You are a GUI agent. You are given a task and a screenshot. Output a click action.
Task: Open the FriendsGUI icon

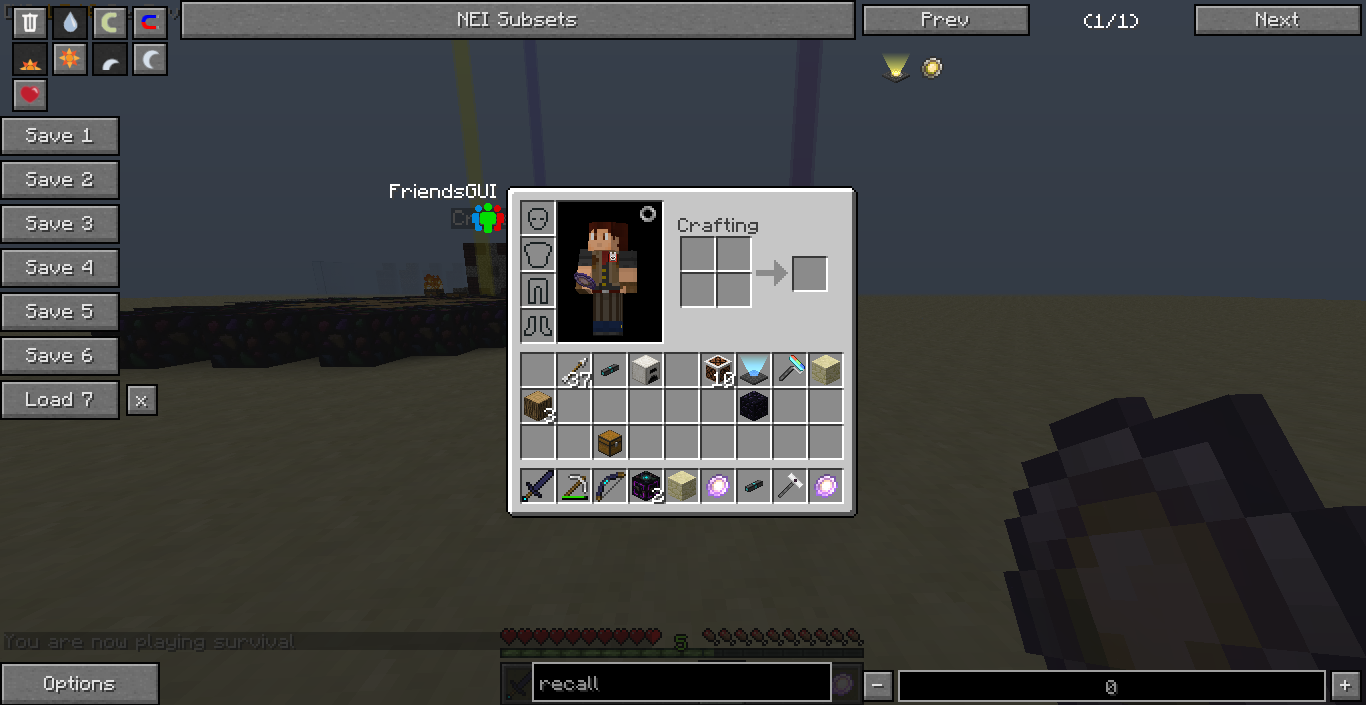pyautogui.click(x=487, y=217)
